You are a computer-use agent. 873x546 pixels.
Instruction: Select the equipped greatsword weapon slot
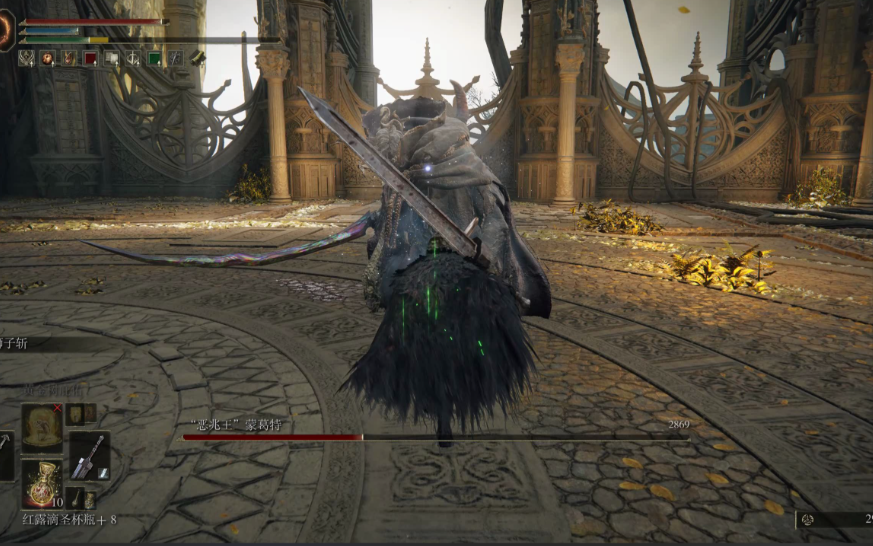click(88, 456)
